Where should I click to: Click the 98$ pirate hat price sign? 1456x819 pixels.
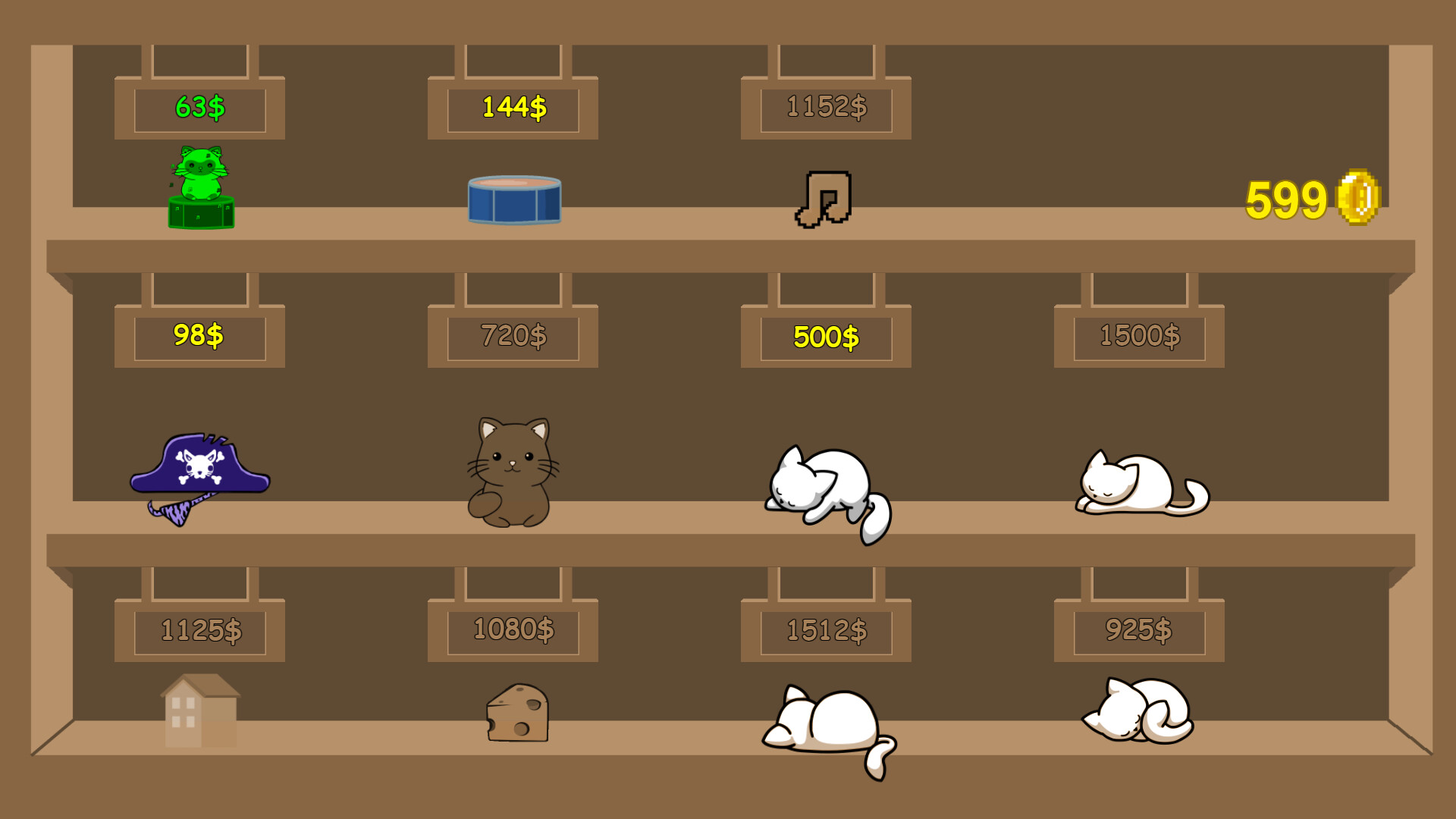tap(199, 334)
